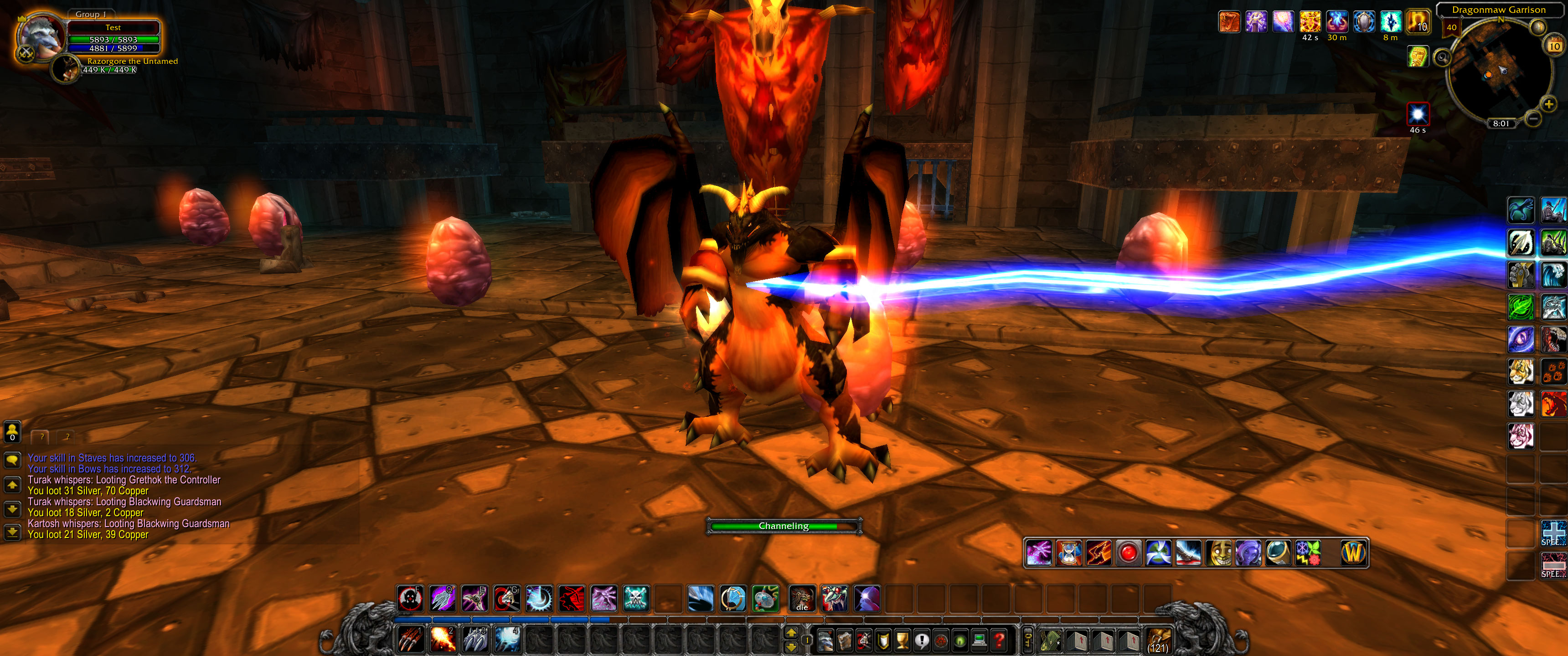Screen dimensions: 1568x656
Task: Click the up arrow to switch action bar page
Action: (x=791, y=633)
